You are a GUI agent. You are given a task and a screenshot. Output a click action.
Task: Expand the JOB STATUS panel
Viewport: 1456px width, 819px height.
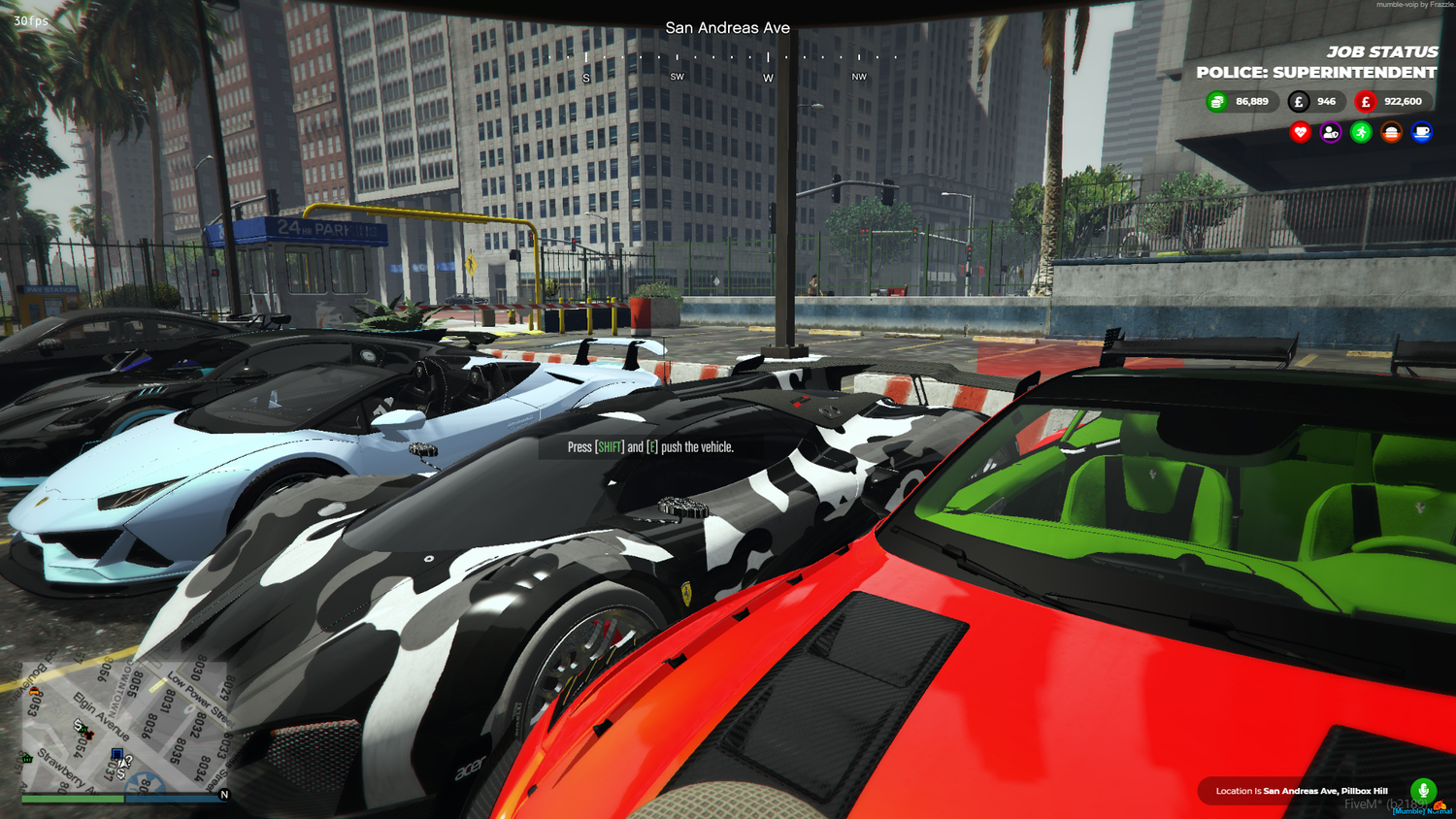coord(1382,52)
